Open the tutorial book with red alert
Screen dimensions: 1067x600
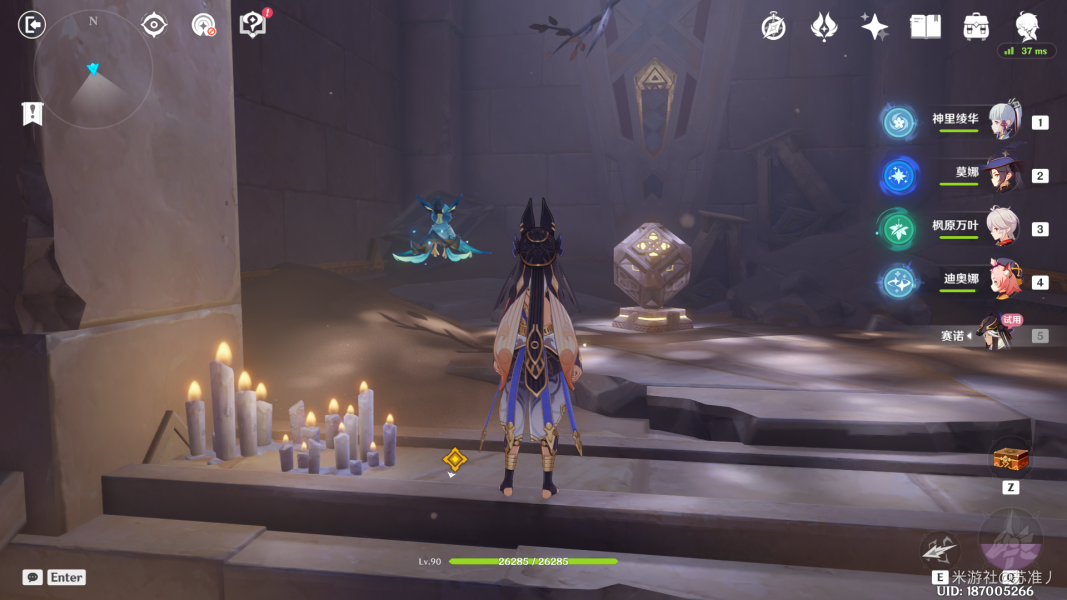coord(254,24)
